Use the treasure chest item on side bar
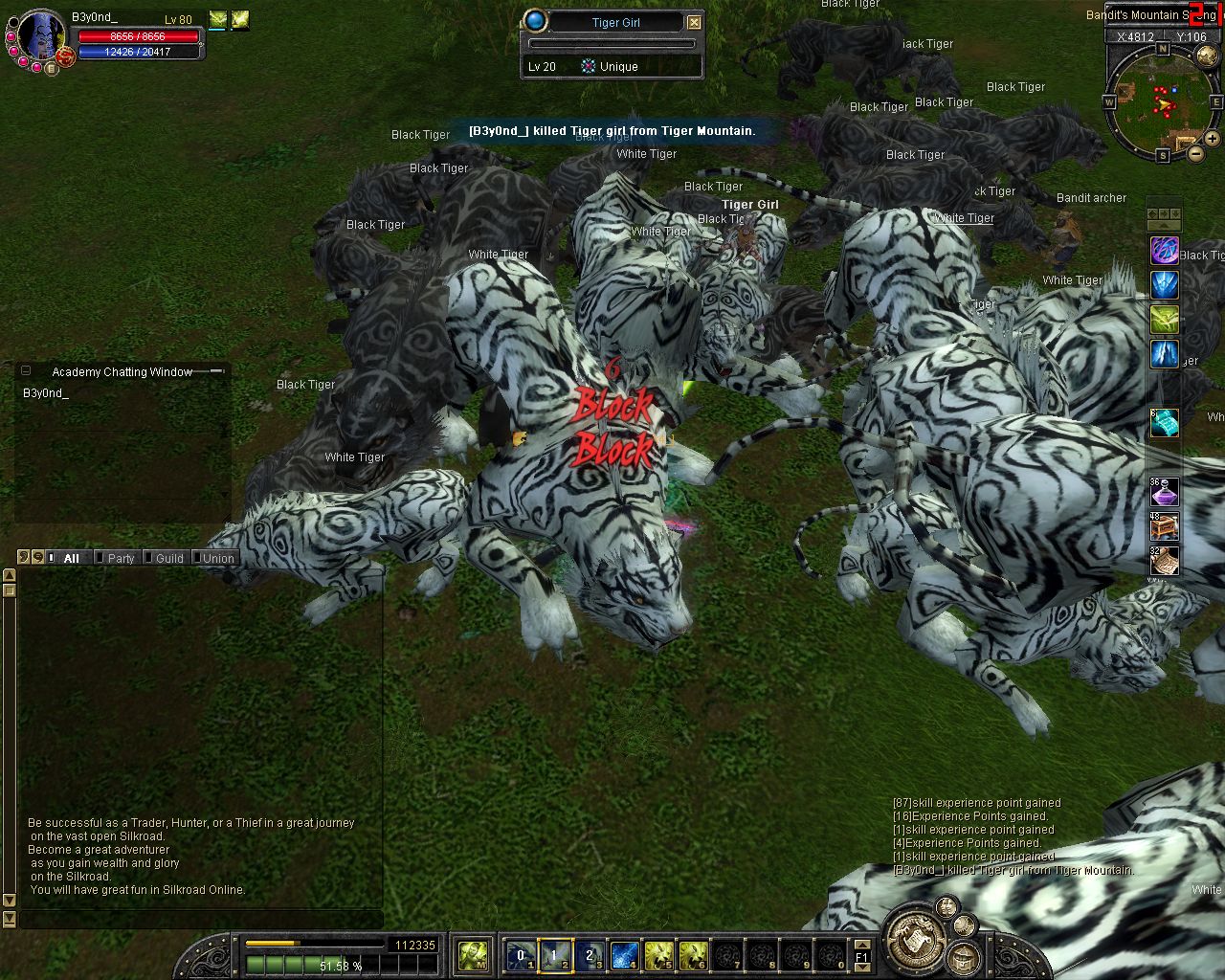1225x980 pixels. click(1164, 527)
